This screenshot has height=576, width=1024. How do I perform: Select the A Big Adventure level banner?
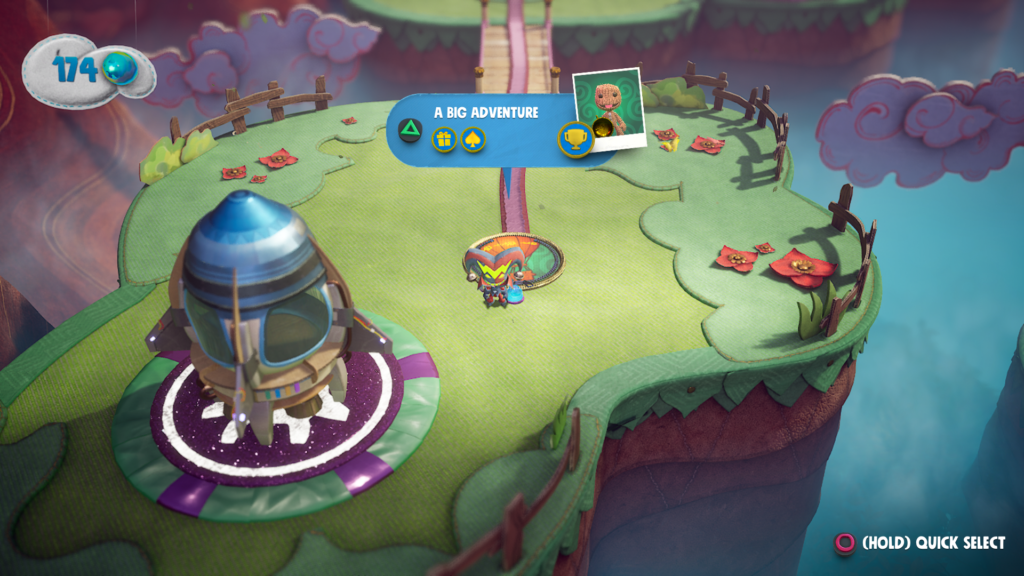coord(486,112)
